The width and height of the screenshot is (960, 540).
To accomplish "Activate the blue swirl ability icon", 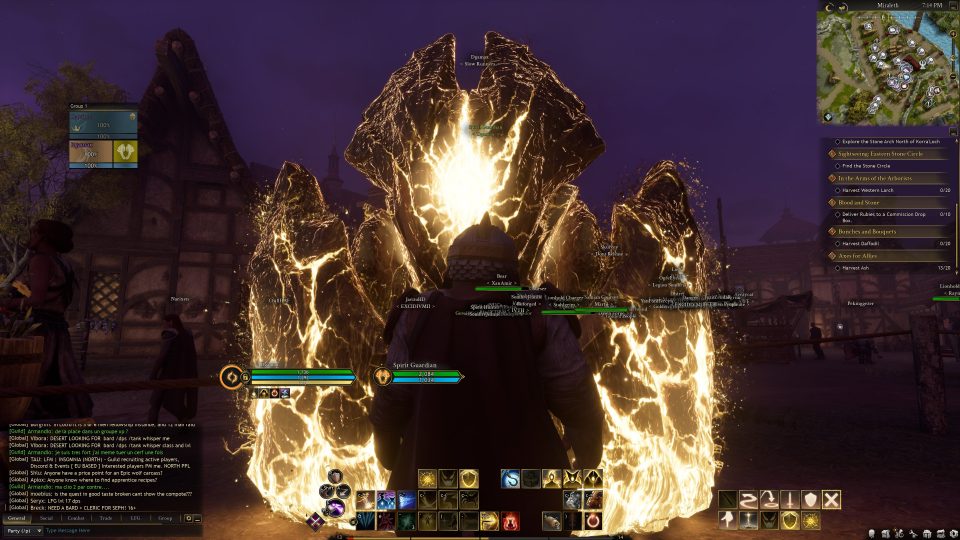I will pyautogui.click(x=511, y=479).
